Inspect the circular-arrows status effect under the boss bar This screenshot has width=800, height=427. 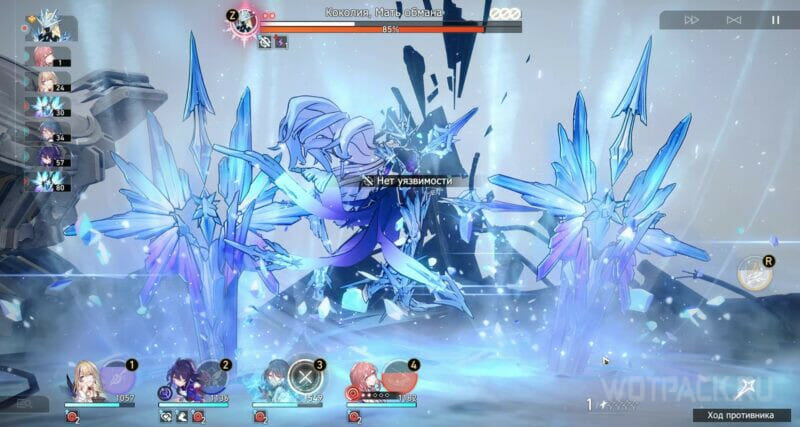(265, 42)
